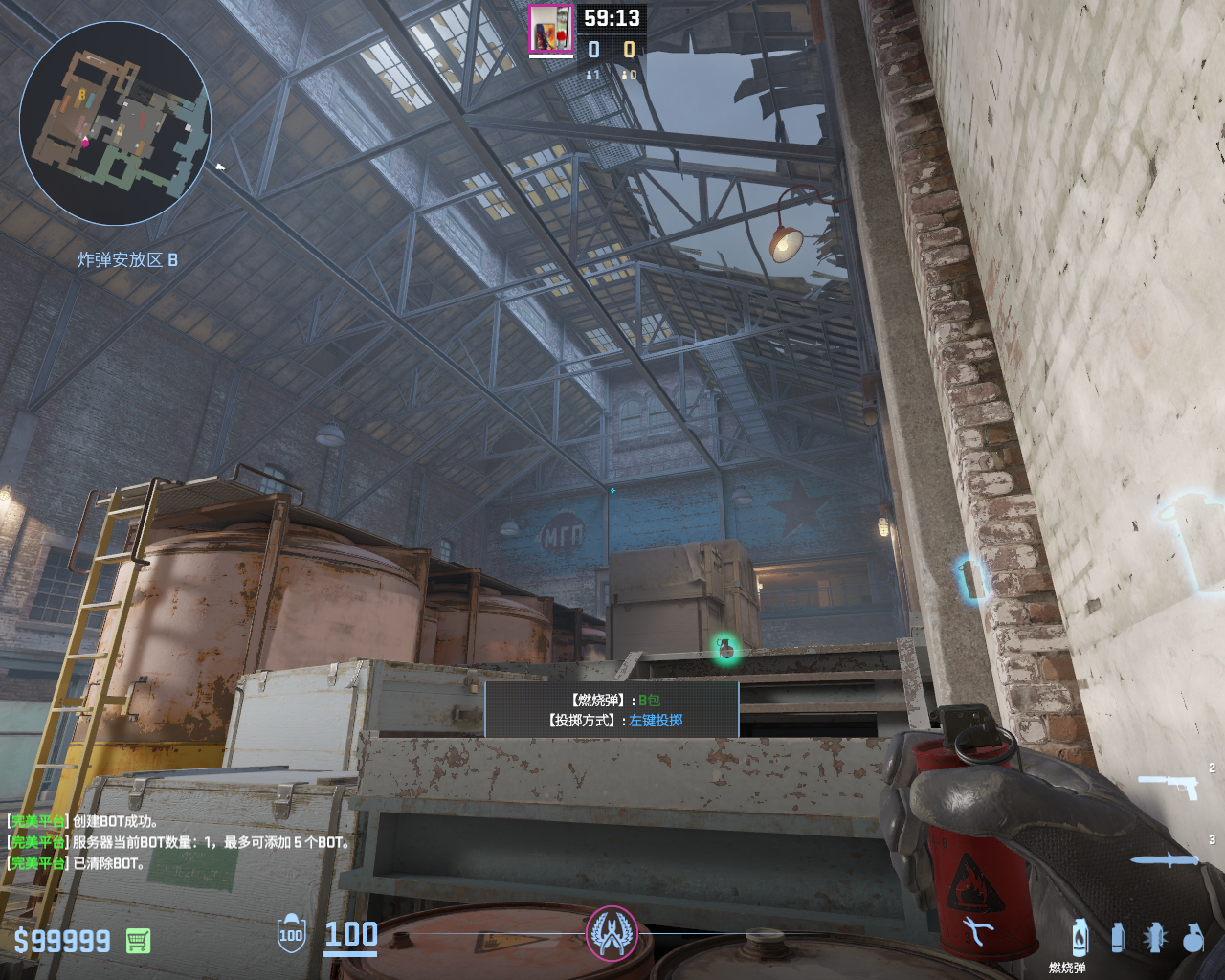Select the silenced pistol weapon slot

click(x=1168, y=786)
